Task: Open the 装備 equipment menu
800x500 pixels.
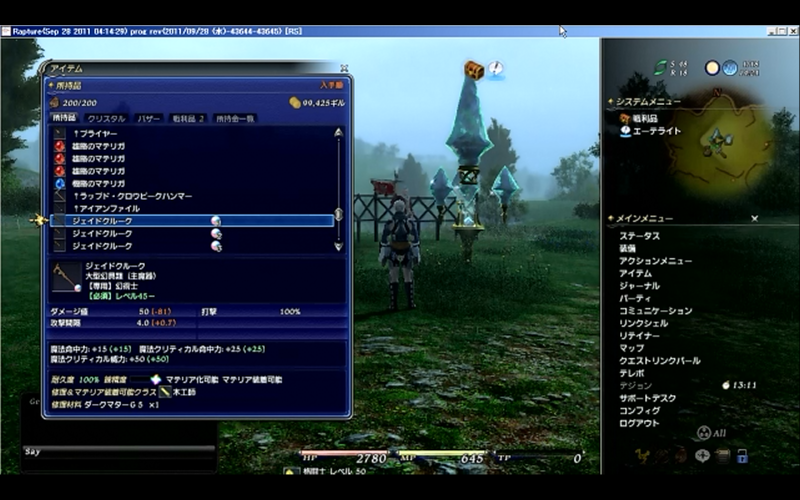Action: 627,248
